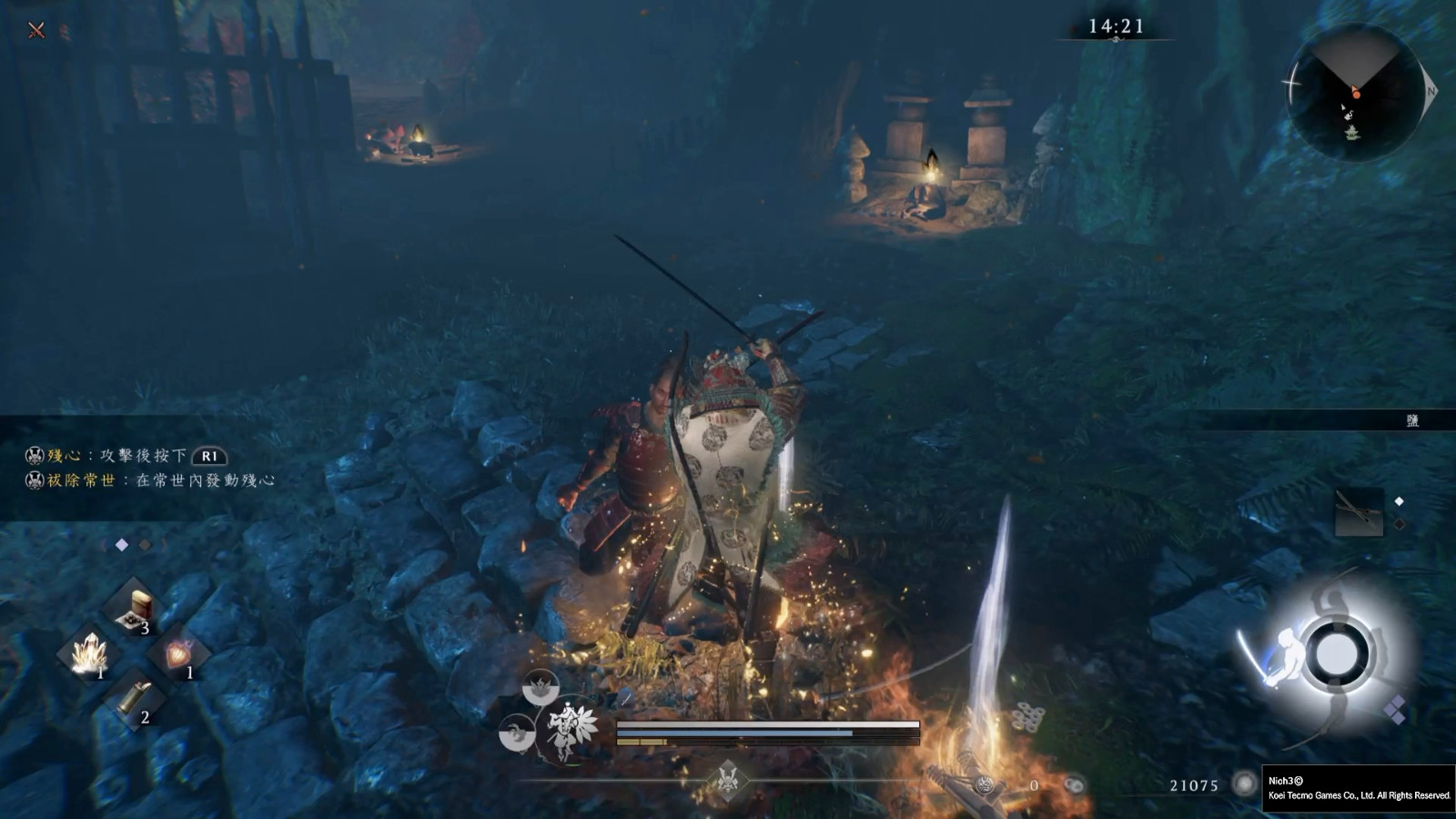
Task: Click the circular minimap
Action: [x=1353, y=93]
